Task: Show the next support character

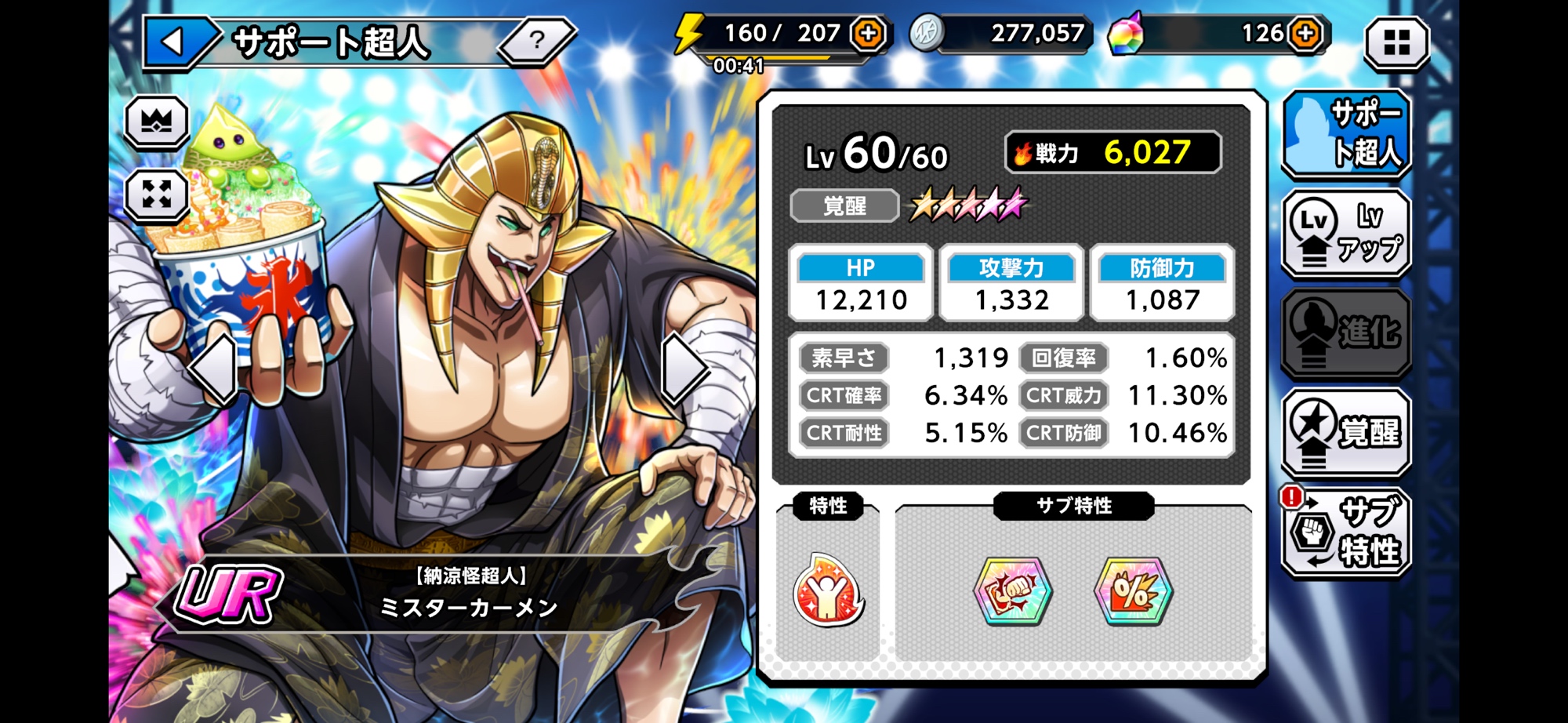Action: [682, 369]
